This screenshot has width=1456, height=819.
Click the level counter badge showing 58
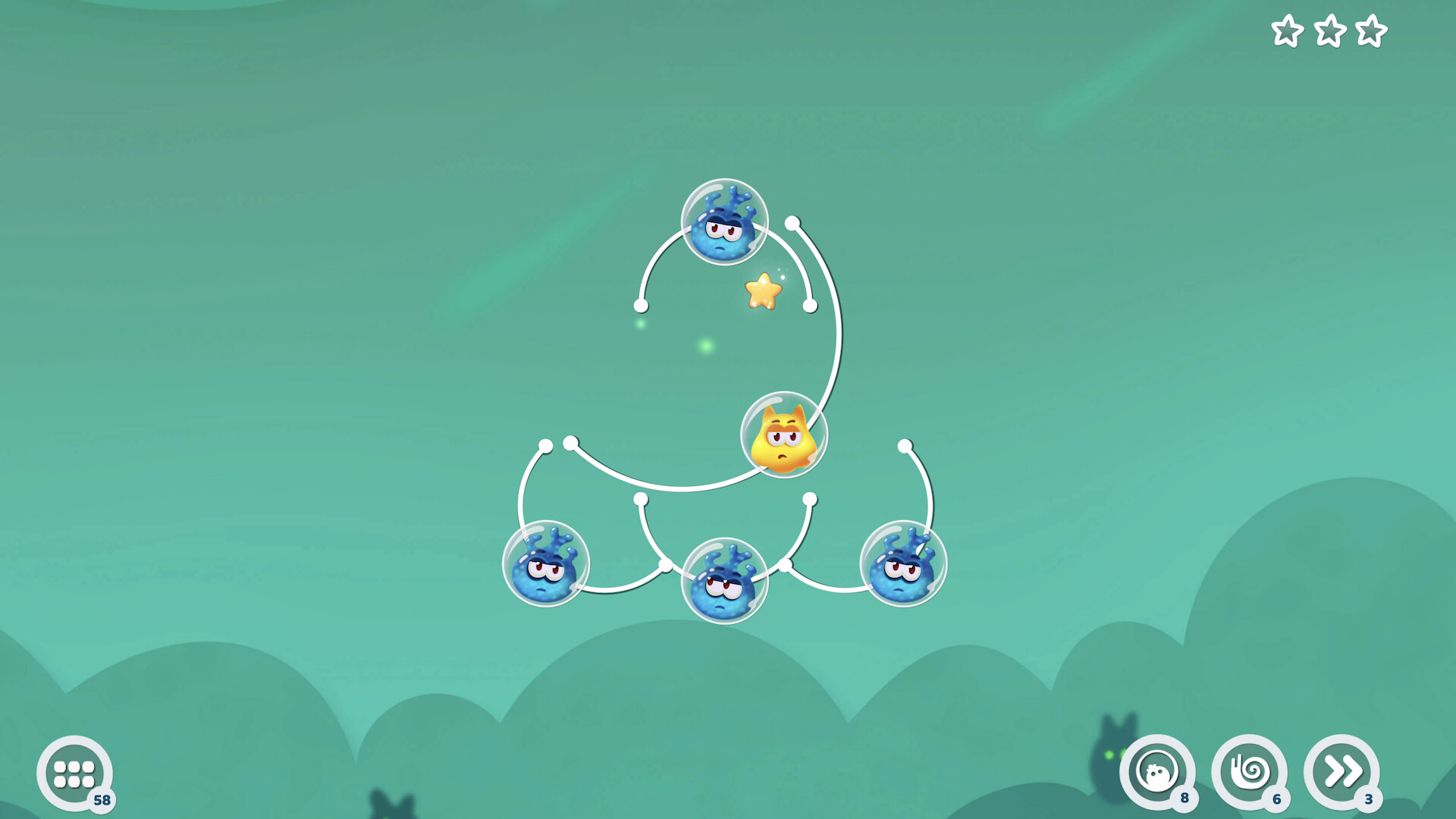pos(102,799)
